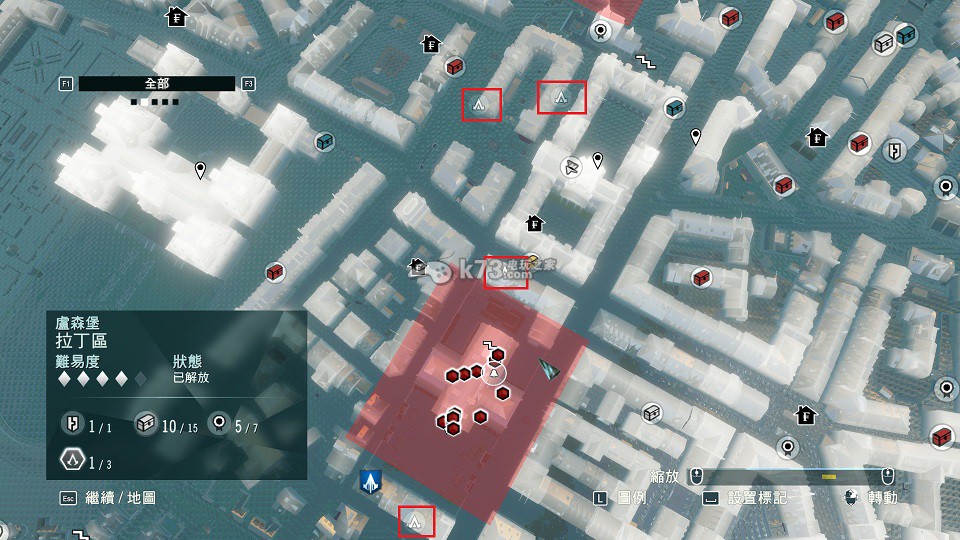Select the 全部 map filter bar
The image size is (960, 540).
coord(157,84)
